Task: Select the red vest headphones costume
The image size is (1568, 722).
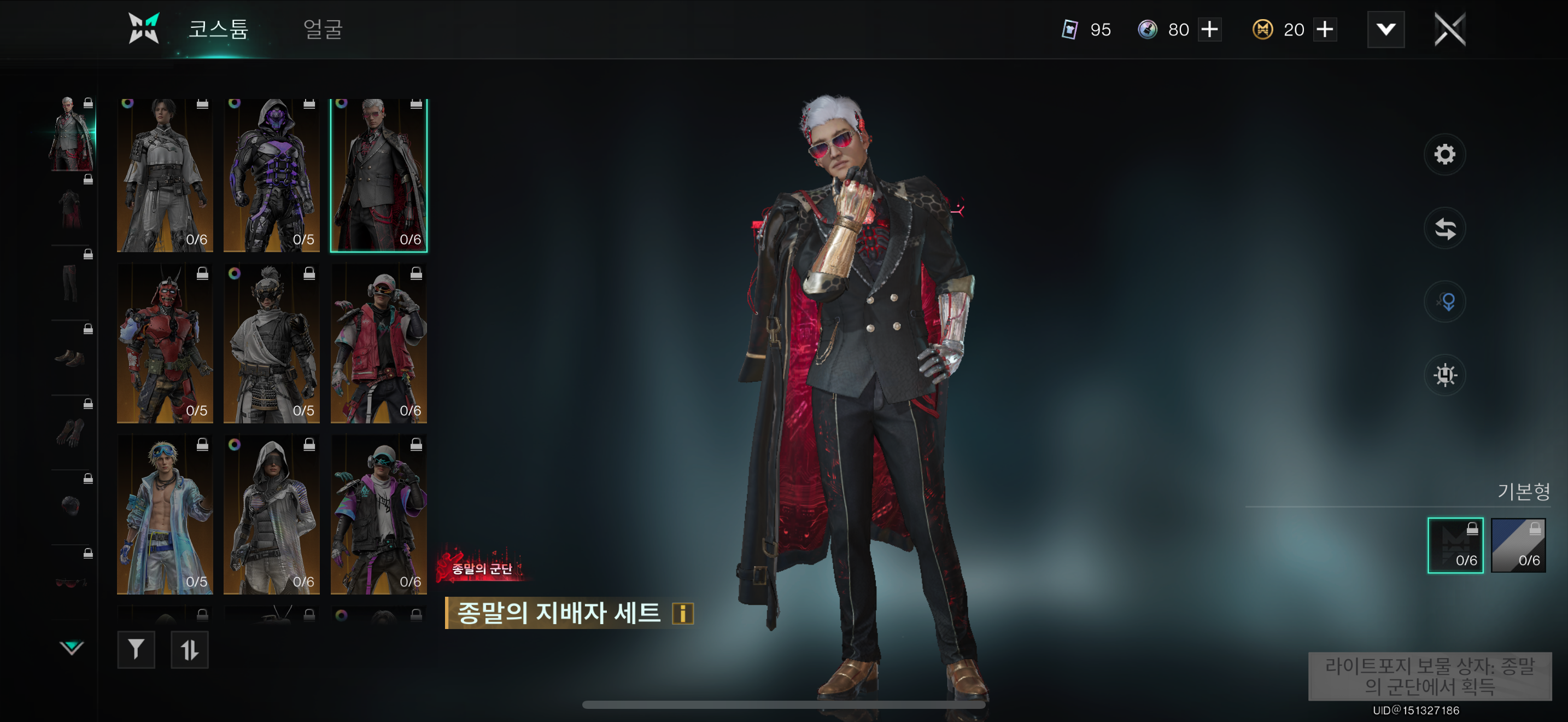Action: (x=379, y=344)
